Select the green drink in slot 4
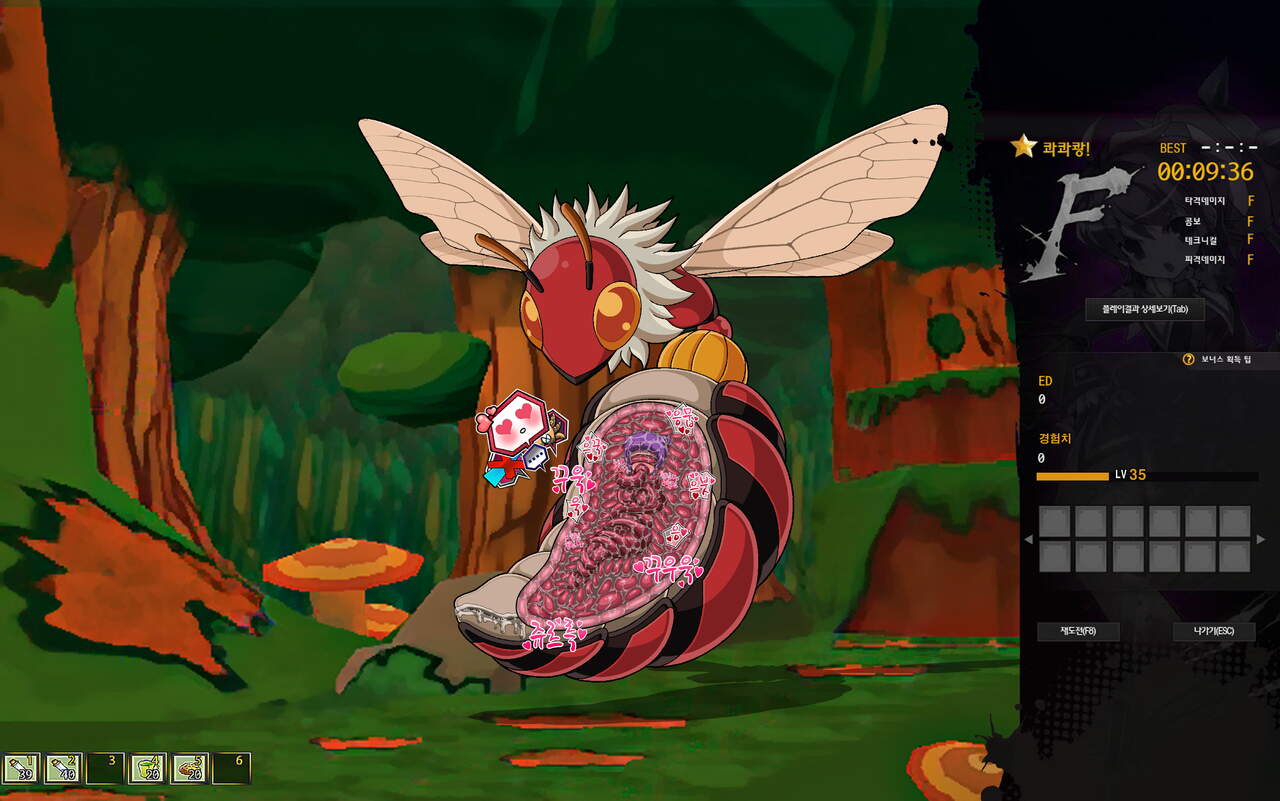1280x801 pixels. click(148, 768)
